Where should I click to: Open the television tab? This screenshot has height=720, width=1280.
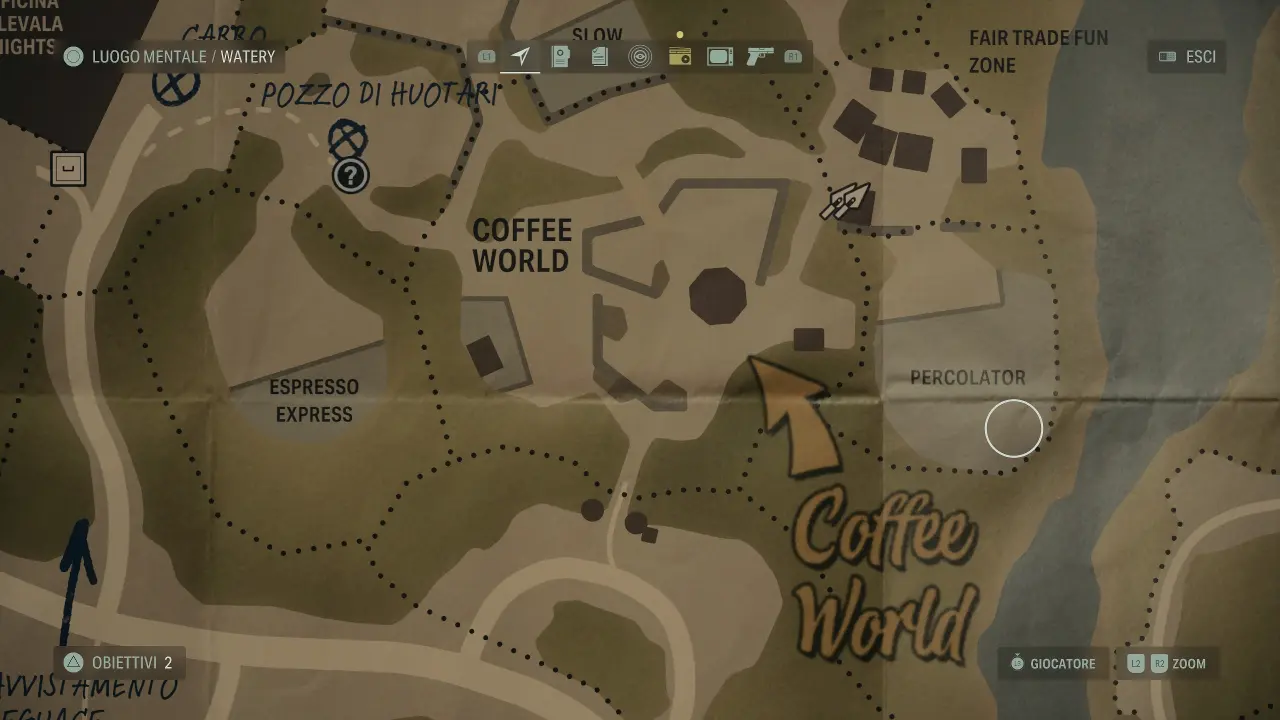pos(720,57)
